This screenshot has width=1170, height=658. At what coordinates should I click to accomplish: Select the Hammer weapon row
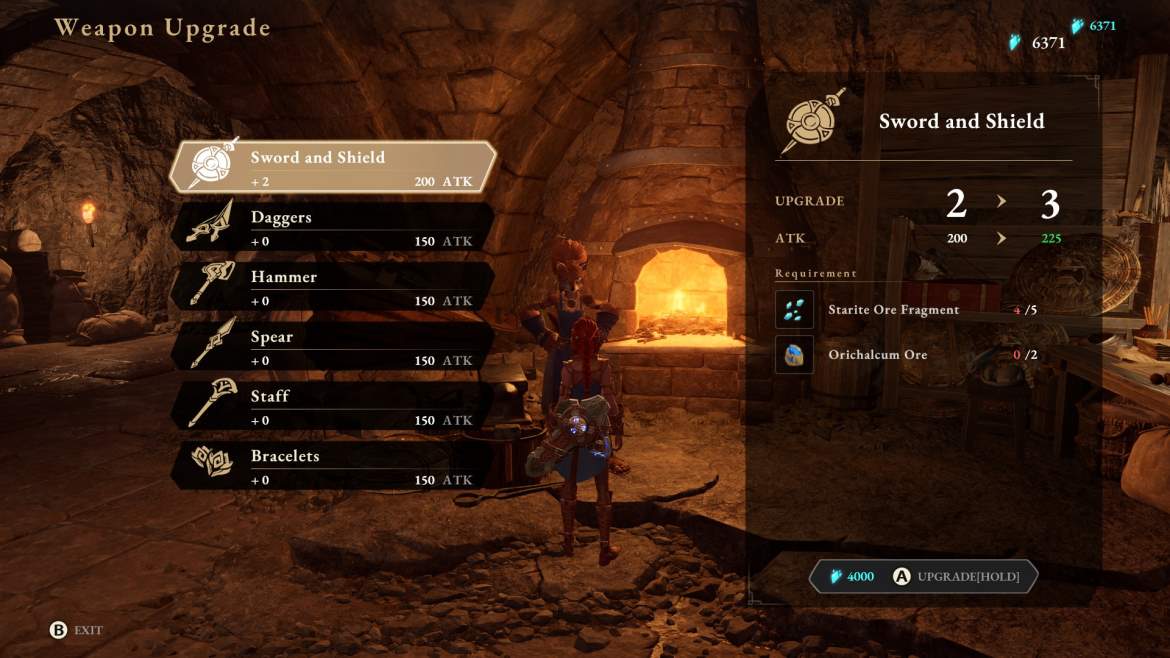click(332, 287)
